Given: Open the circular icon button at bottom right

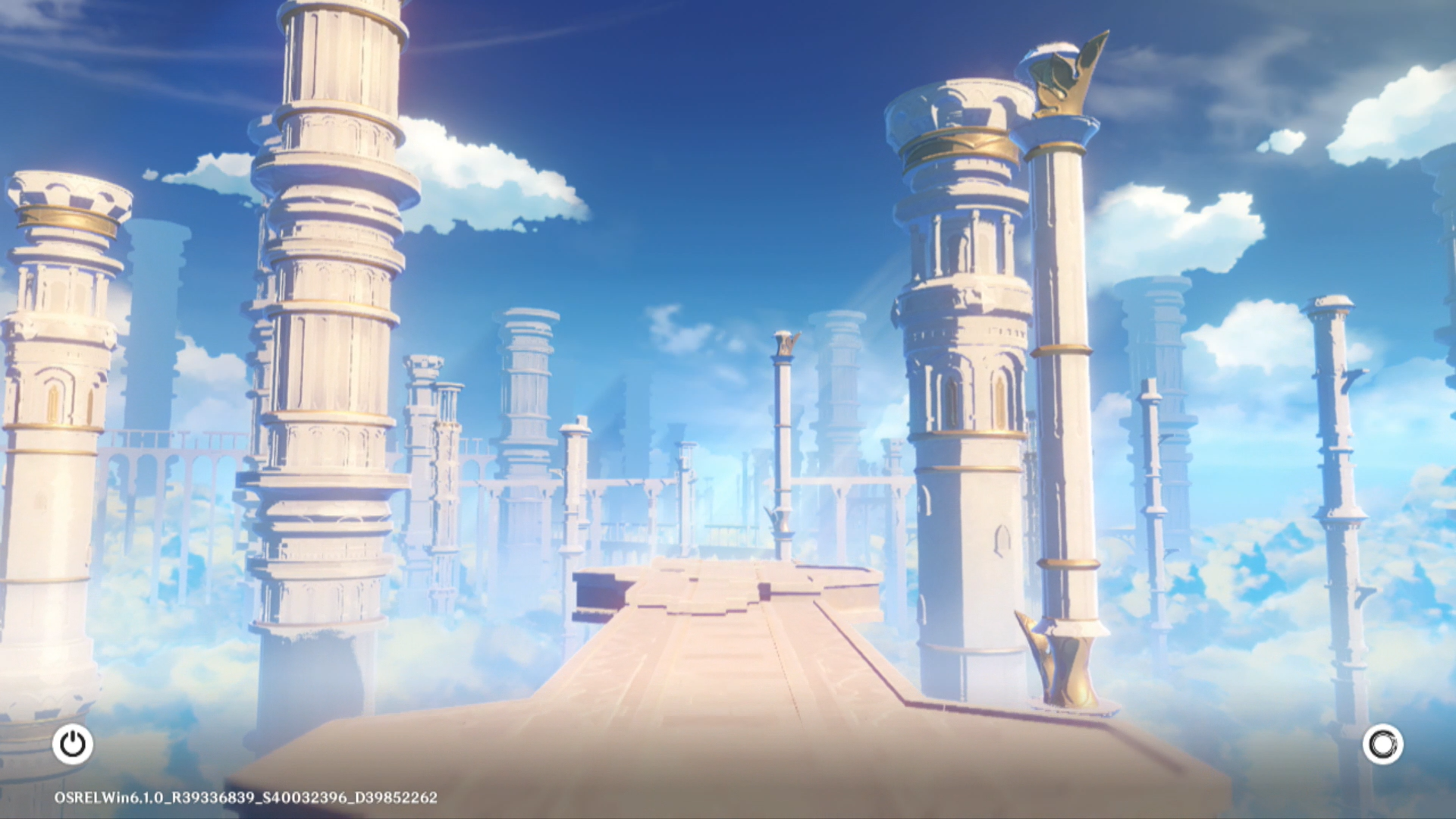Looking at the screenshot, I should pyautogui.click(x=1382, y=744).
